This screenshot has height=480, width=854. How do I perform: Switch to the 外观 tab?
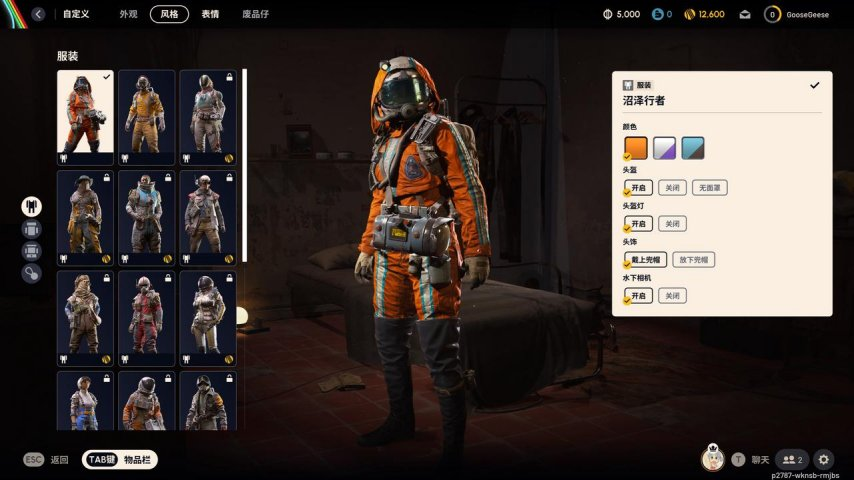point(128,14)
